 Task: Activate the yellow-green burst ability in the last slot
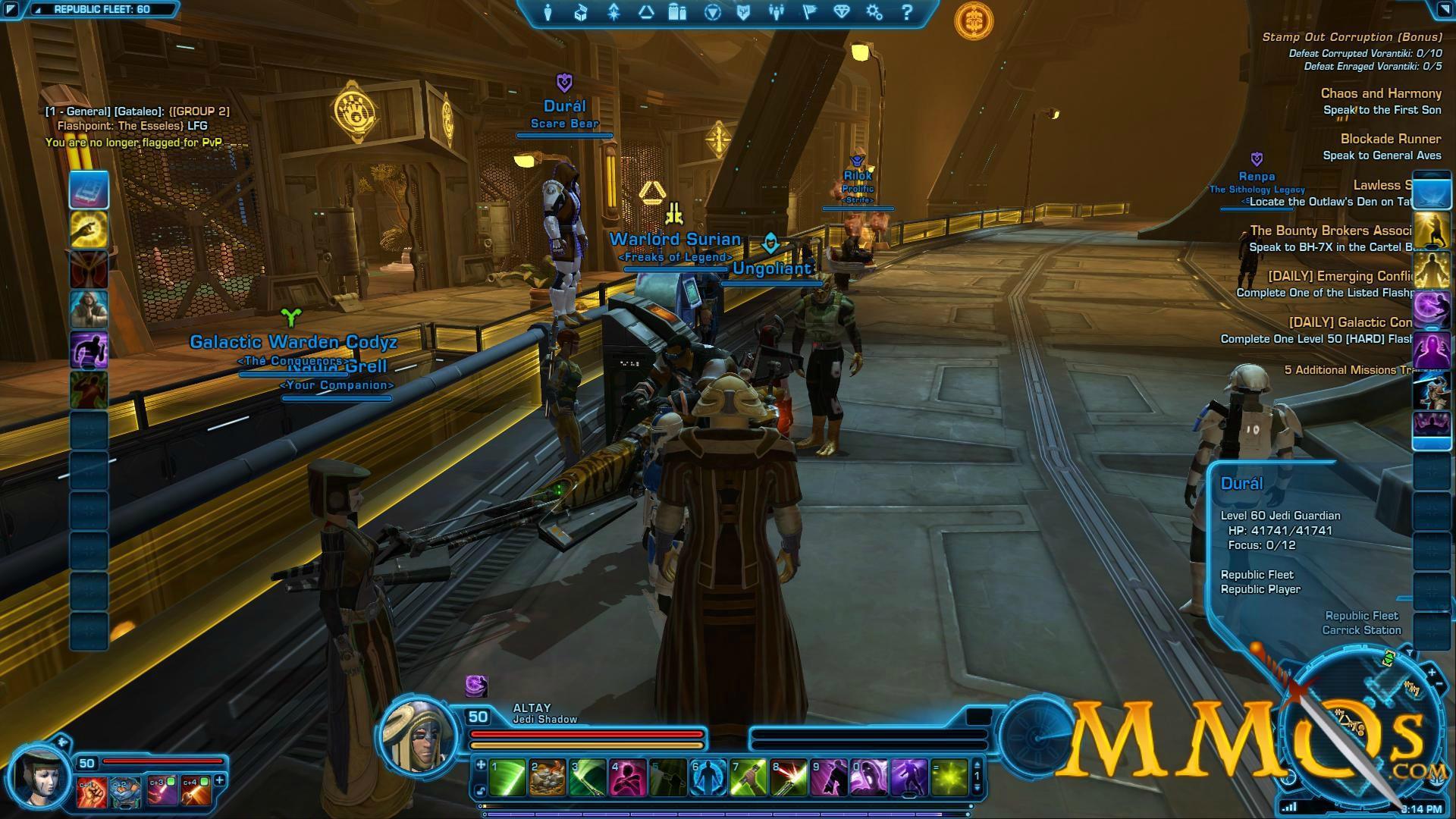click(949, 778)
